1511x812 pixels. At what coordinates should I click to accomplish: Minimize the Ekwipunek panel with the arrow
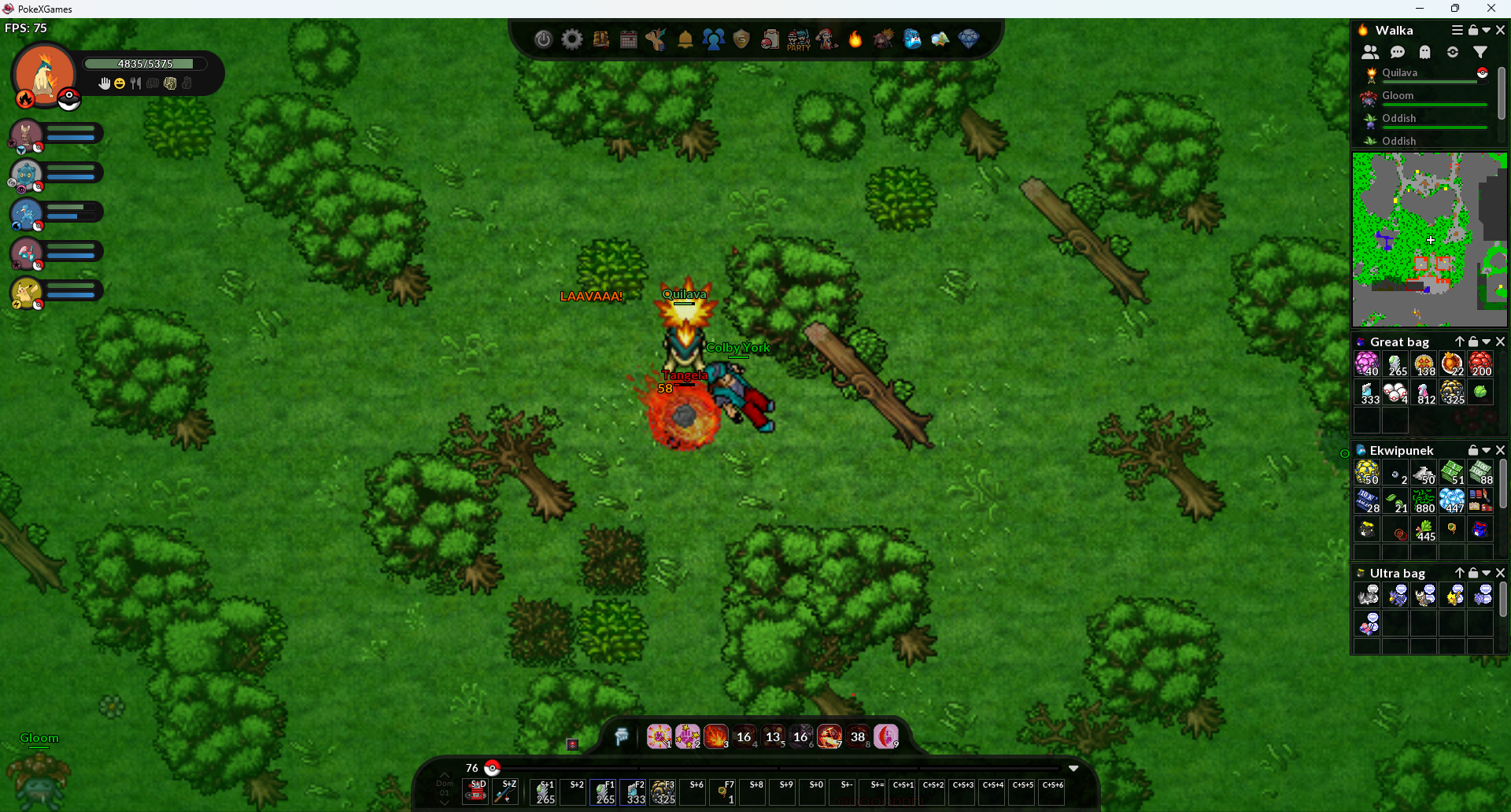(1487, 450)
